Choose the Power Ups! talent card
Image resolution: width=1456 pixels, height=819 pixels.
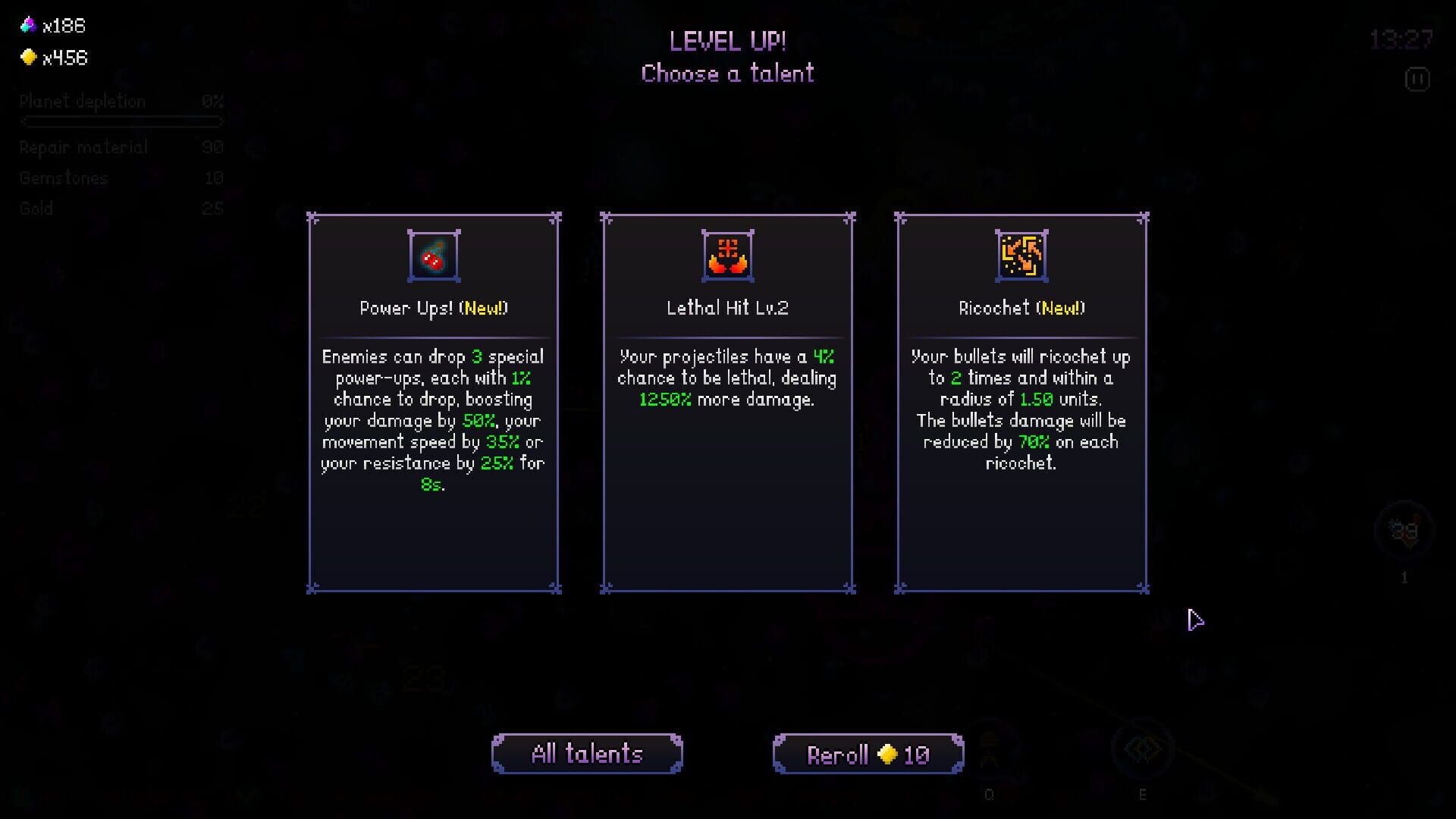pyautogui.click(x=434, y=402)
